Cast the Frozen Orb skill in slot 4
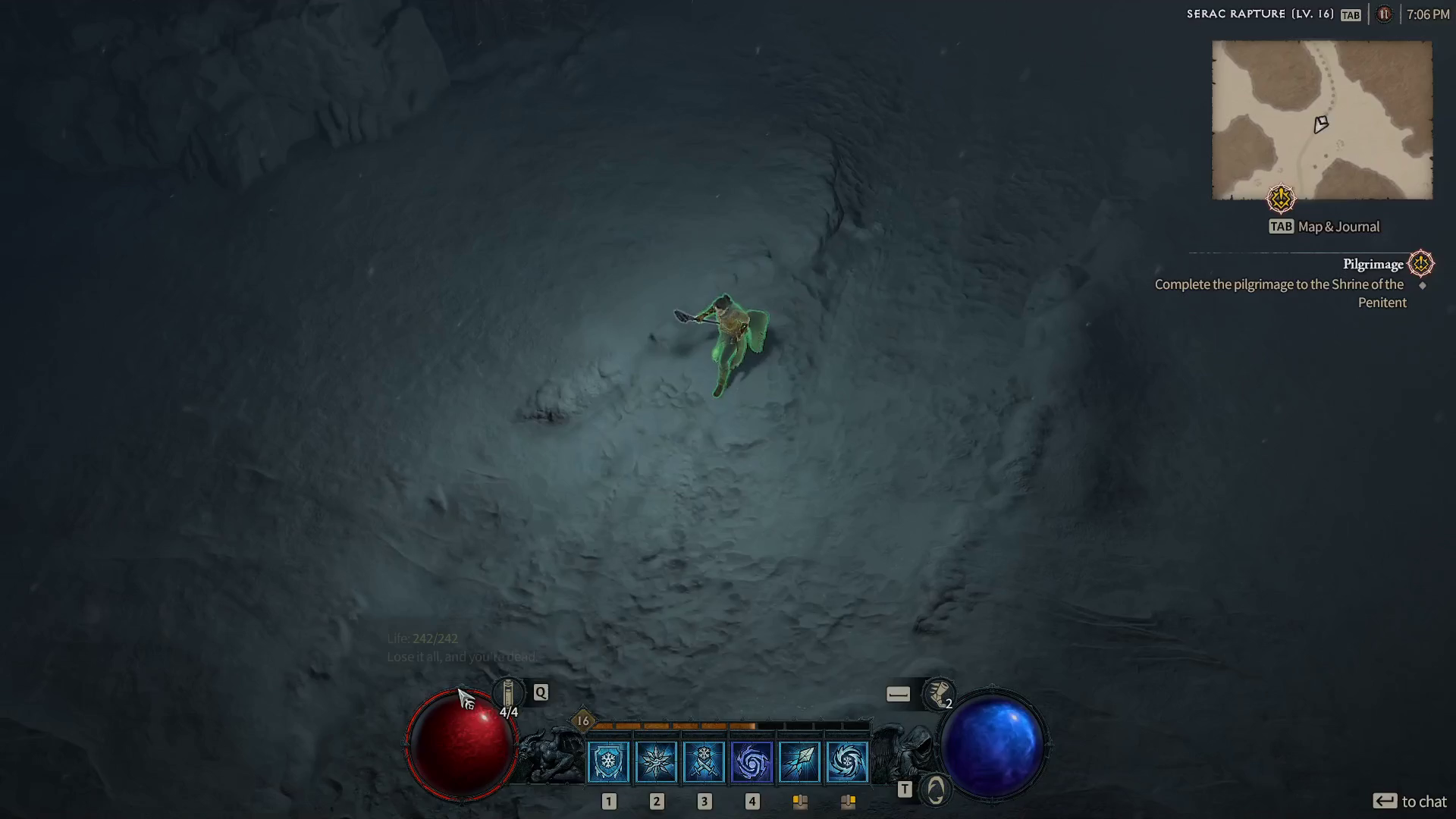The width and height of the screenshot is (1456, 819). pyautogui.click(x=752, y=762)
